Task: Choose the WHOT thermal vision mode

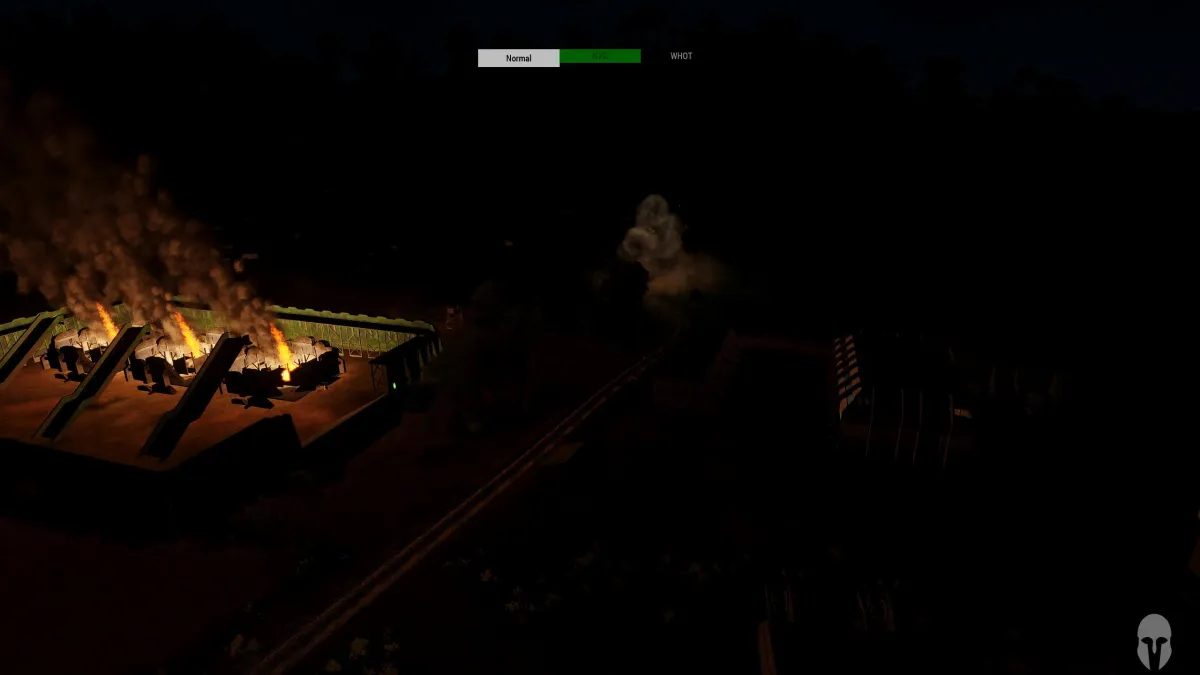Action: [x=681, y=57]
